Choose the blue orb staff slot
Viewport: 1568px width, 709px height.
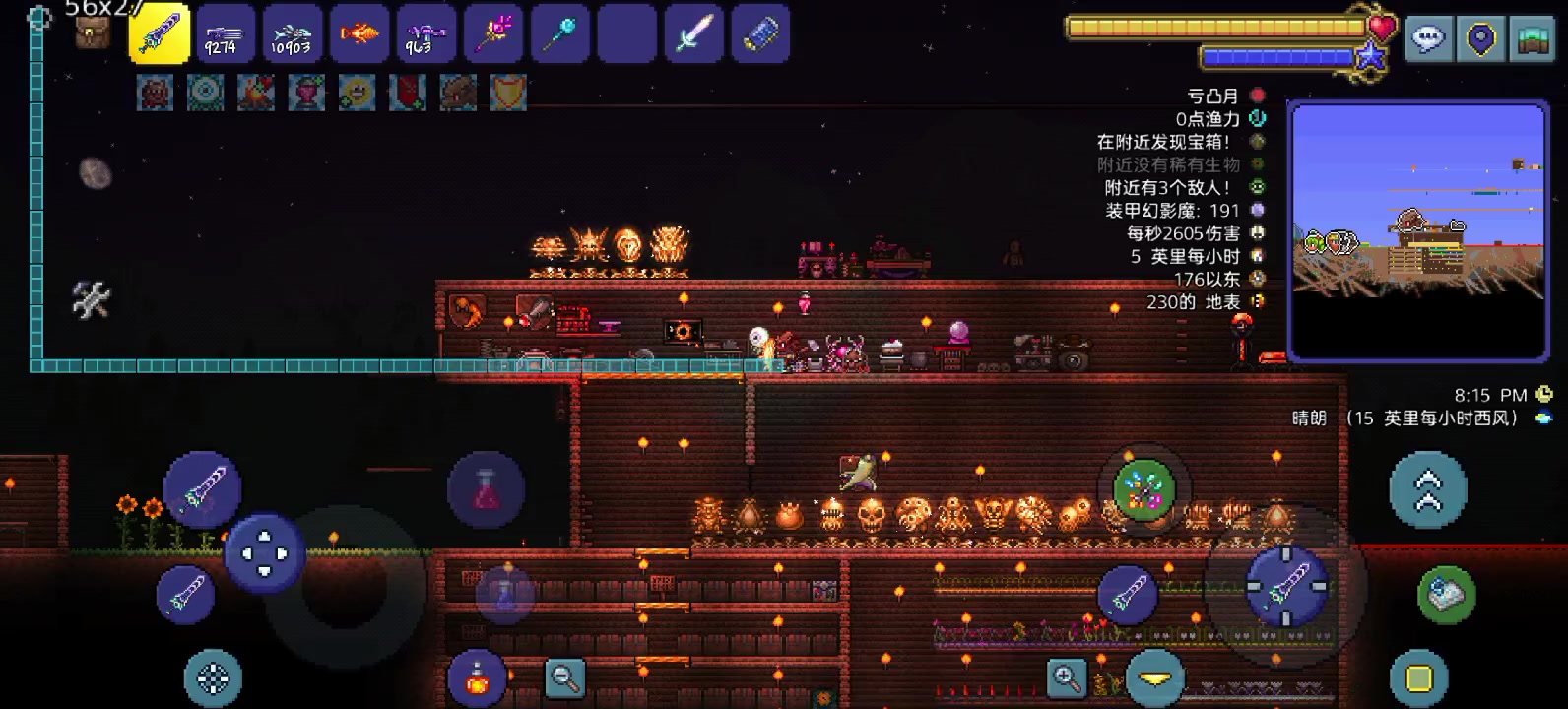tap(559, 34)
